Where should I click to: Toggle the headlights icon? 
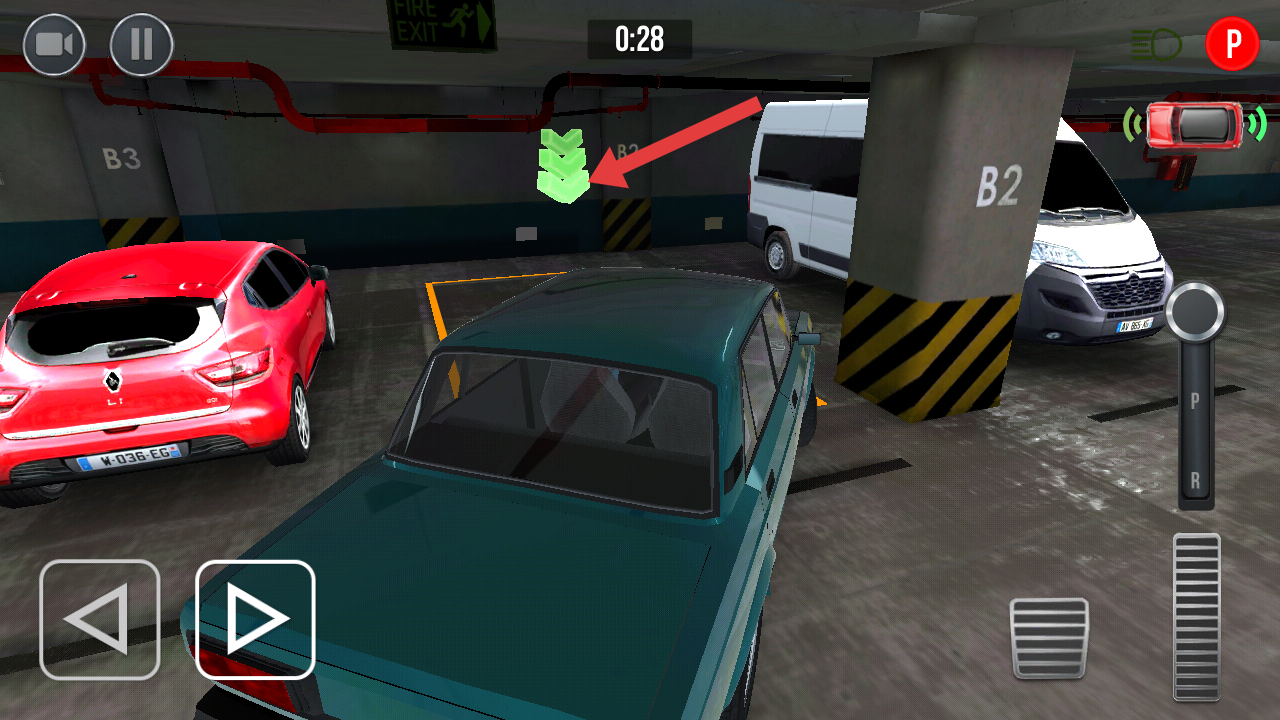coord(1156,44)
